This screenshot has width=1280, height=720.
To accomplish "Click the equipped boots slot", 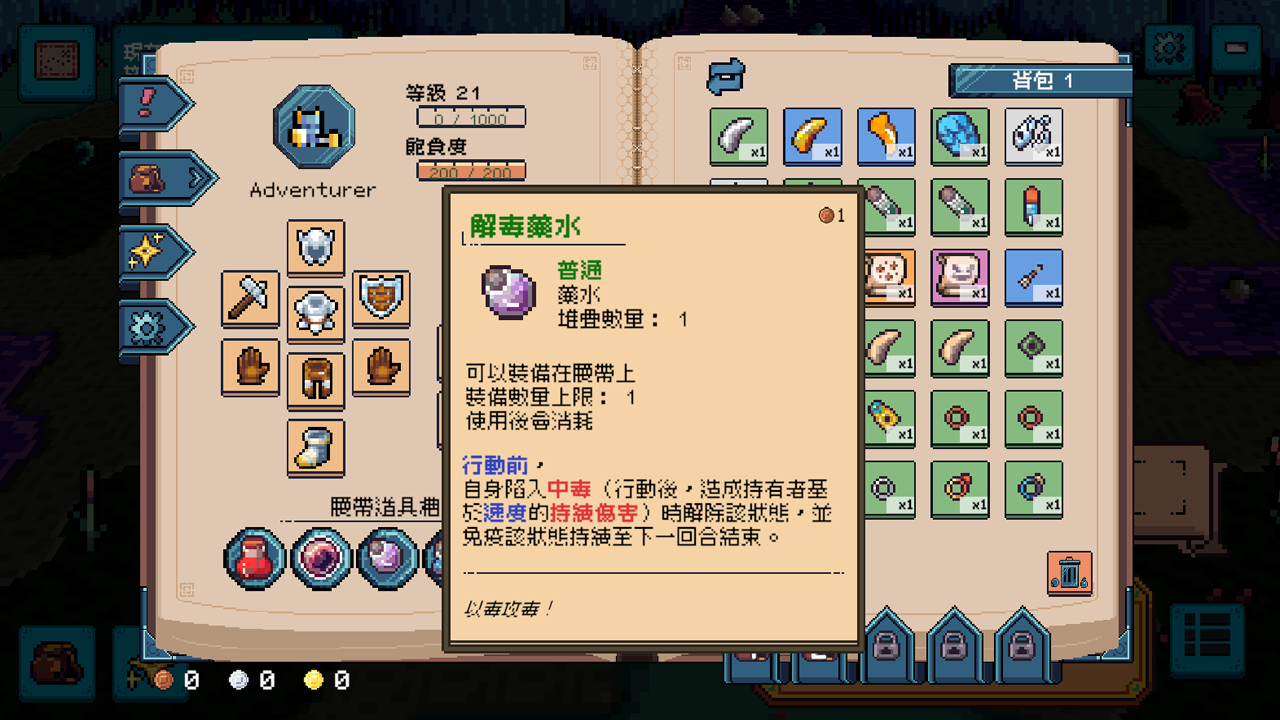I will [x=316, y=447].
